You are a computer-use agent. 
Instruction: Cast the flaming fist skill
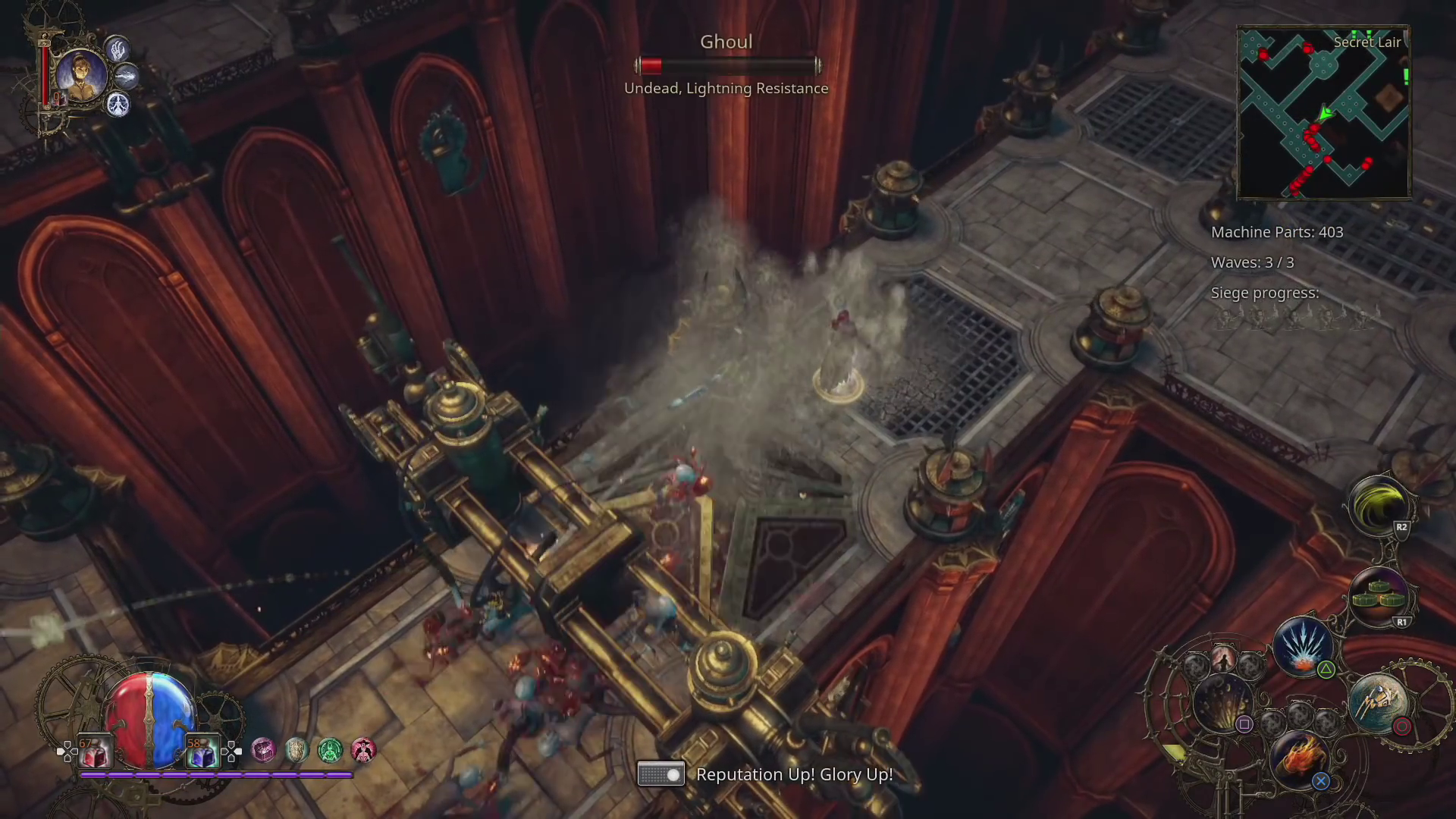tap(1298, 758)
